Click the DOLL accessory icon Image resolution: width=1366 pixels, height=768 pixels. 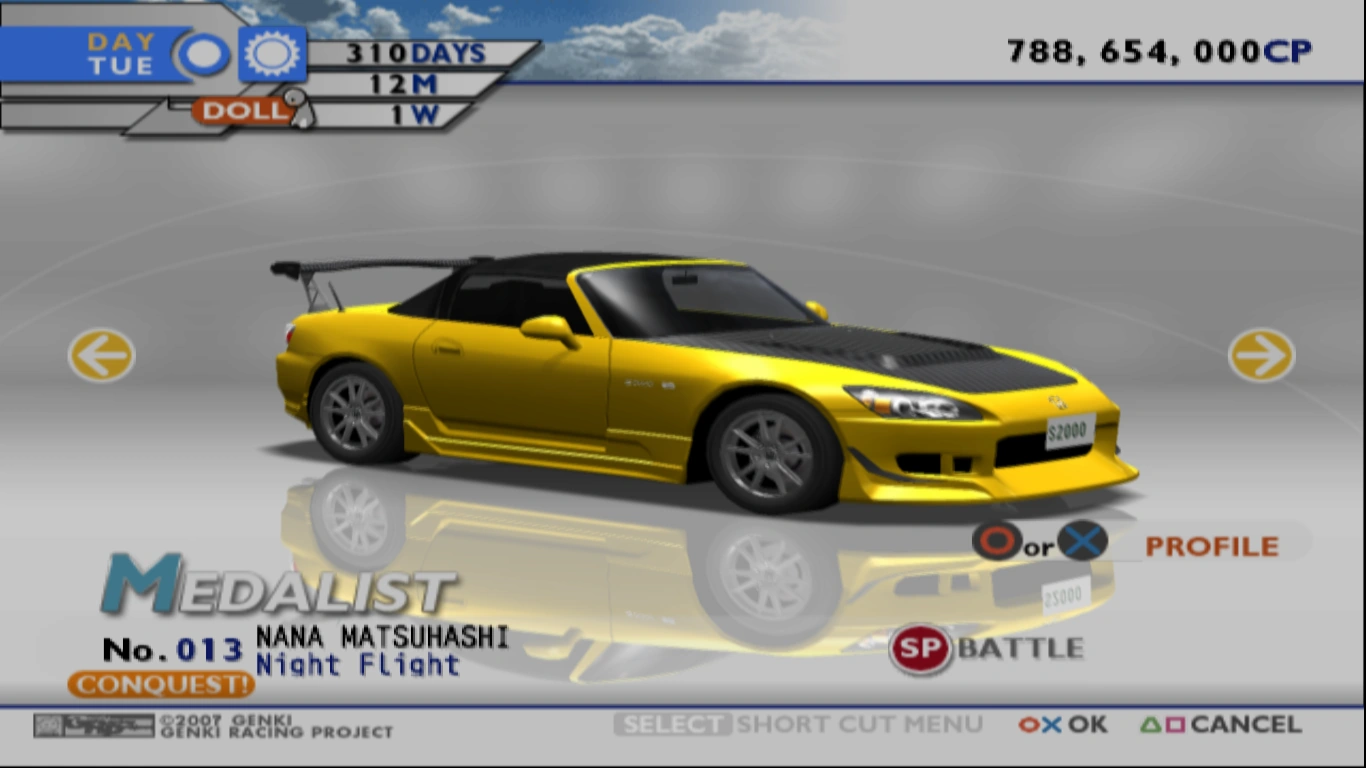tap(240, 112)
